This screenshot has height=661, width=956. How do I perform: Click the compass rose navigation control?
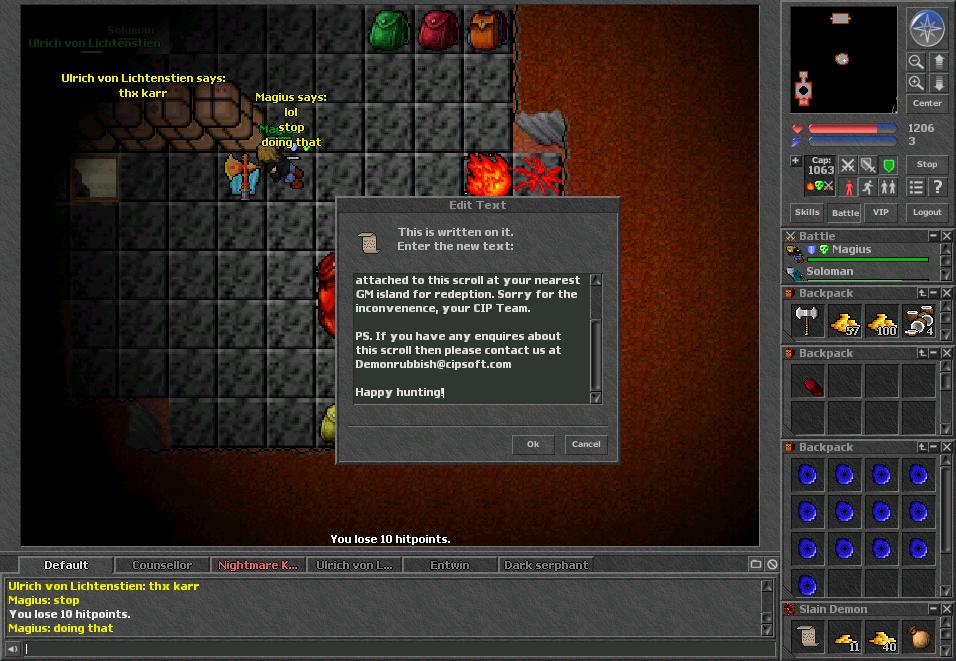[926, 28]
